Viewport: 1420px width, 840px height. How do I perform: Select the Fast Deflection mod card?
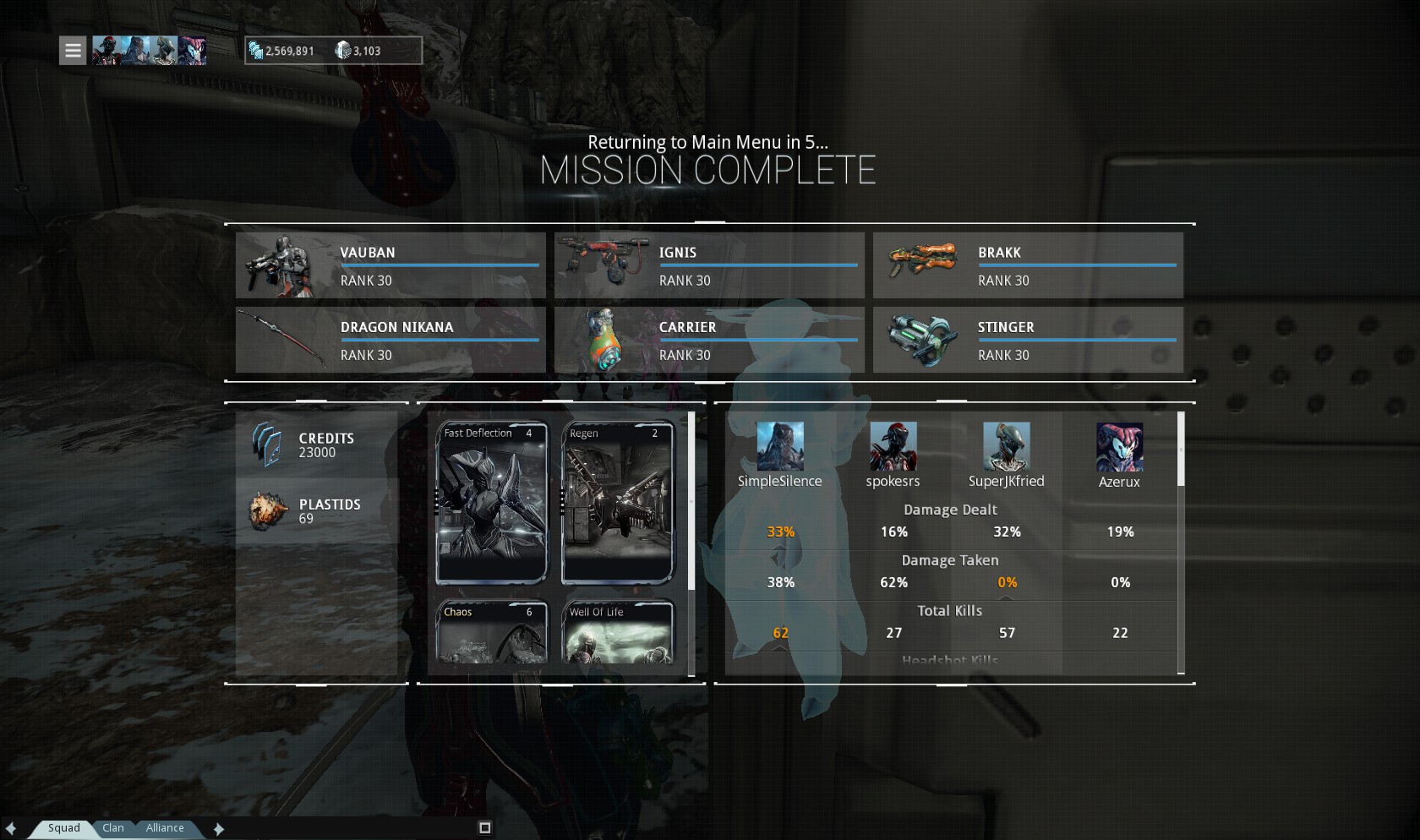(491, 503)
